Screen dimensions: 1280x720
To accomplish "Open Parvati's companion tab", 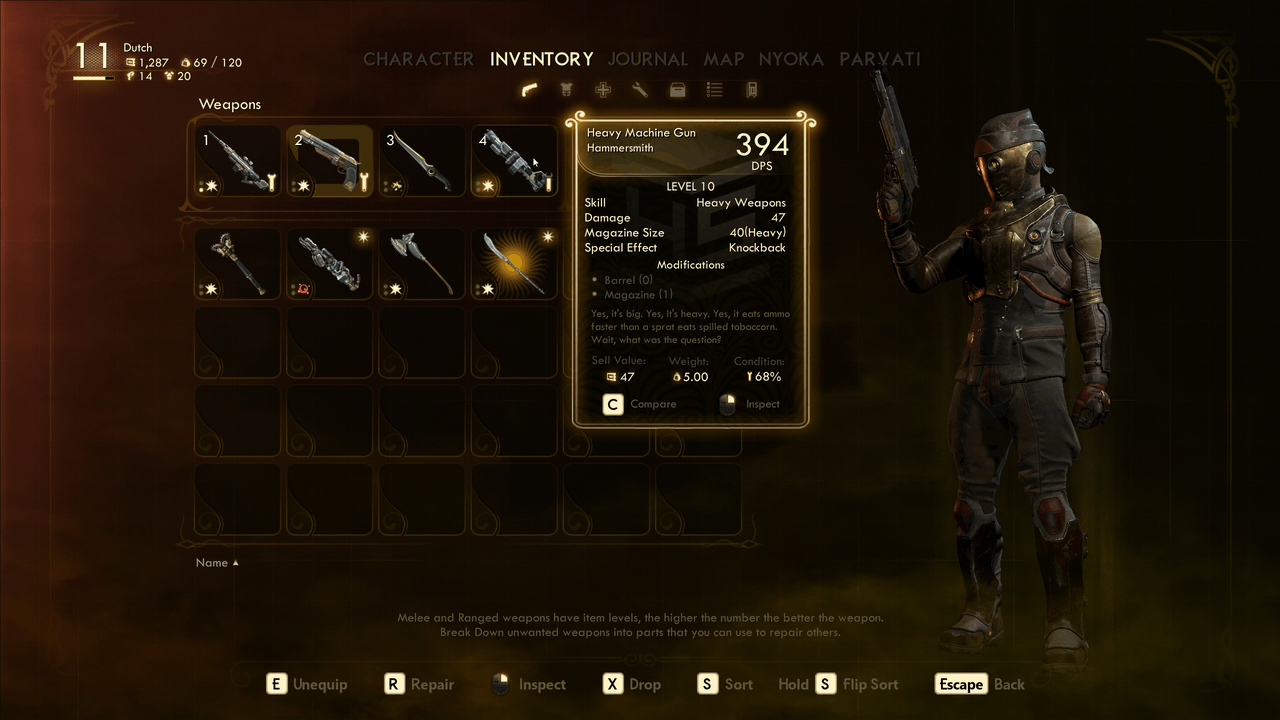I will pos(879,59).
